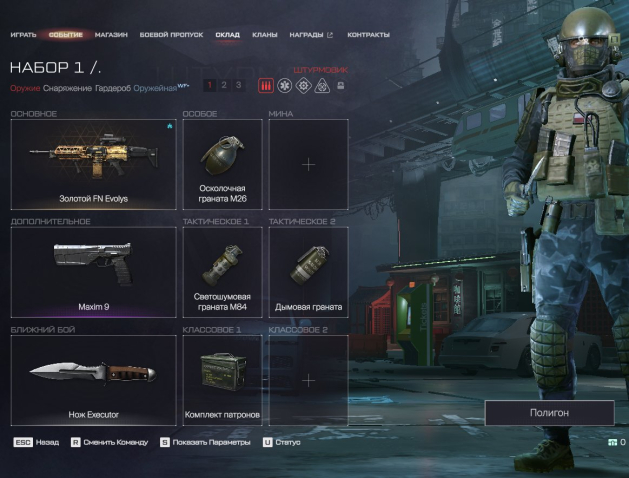
Task: Switch to the СОБЫТИЕ tab
Action: [x=66, y=35]
